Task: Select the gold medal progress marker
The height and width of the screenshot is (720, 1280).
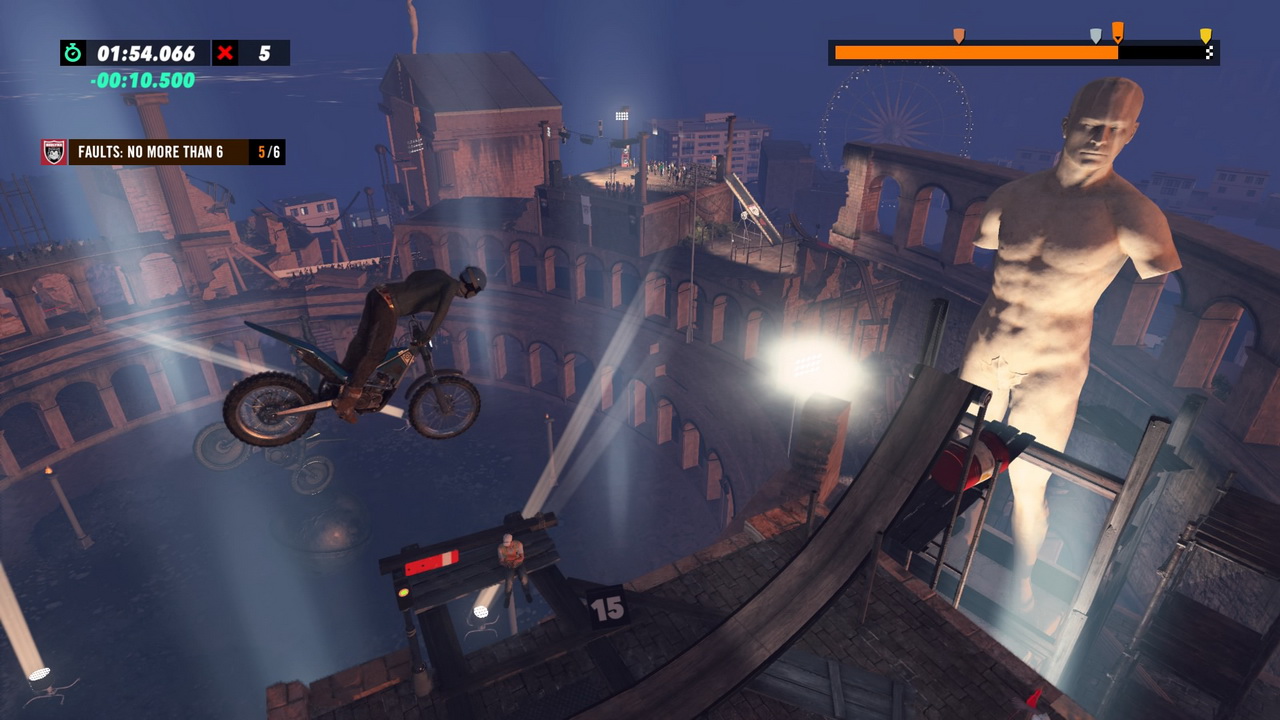Action: (1205, 36)
